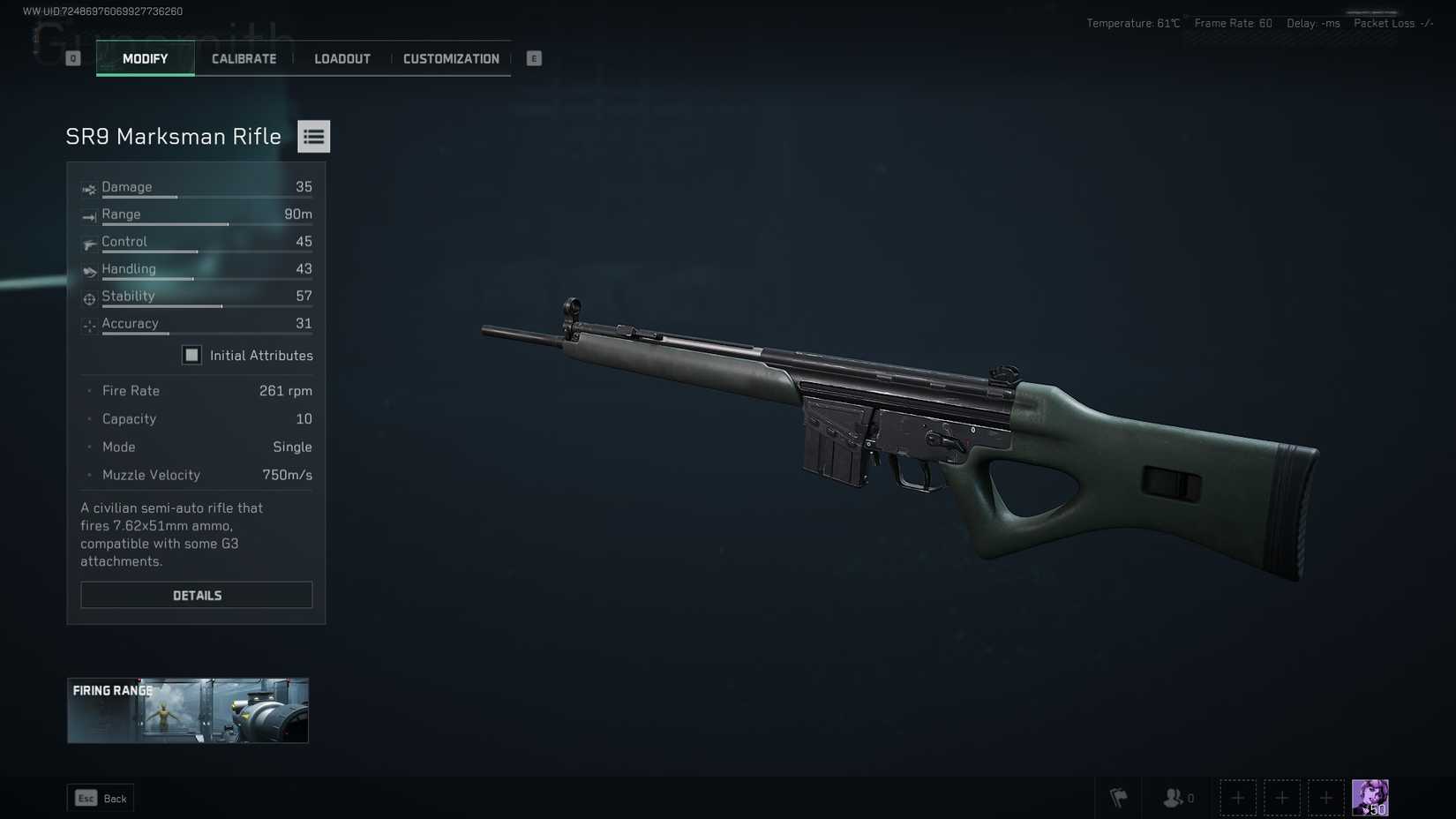Click the Q tab-switch key icon

pyautogui.click(x=72, y=57)
